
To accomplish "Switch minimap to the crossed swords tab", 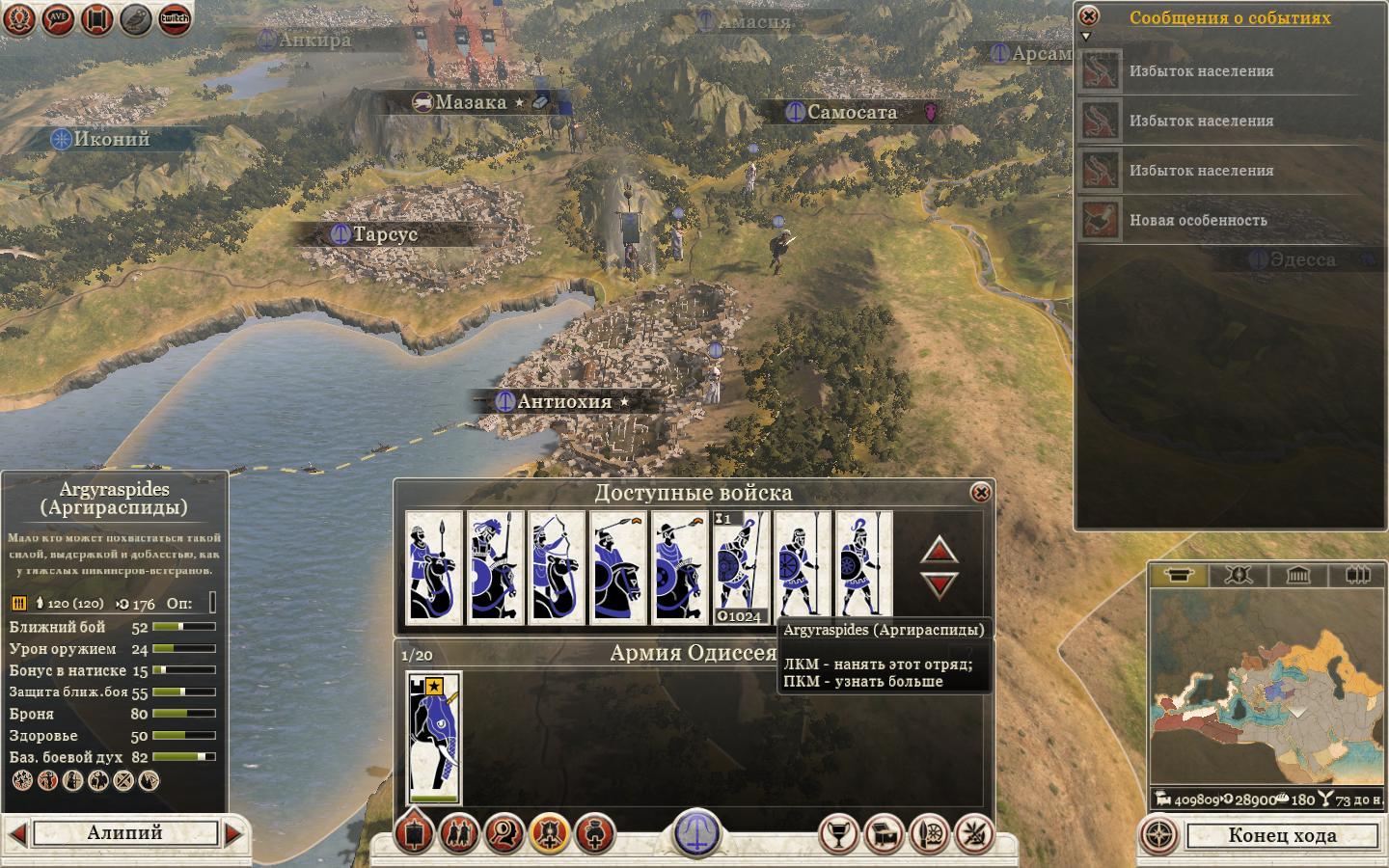I will click(1239, 576).
